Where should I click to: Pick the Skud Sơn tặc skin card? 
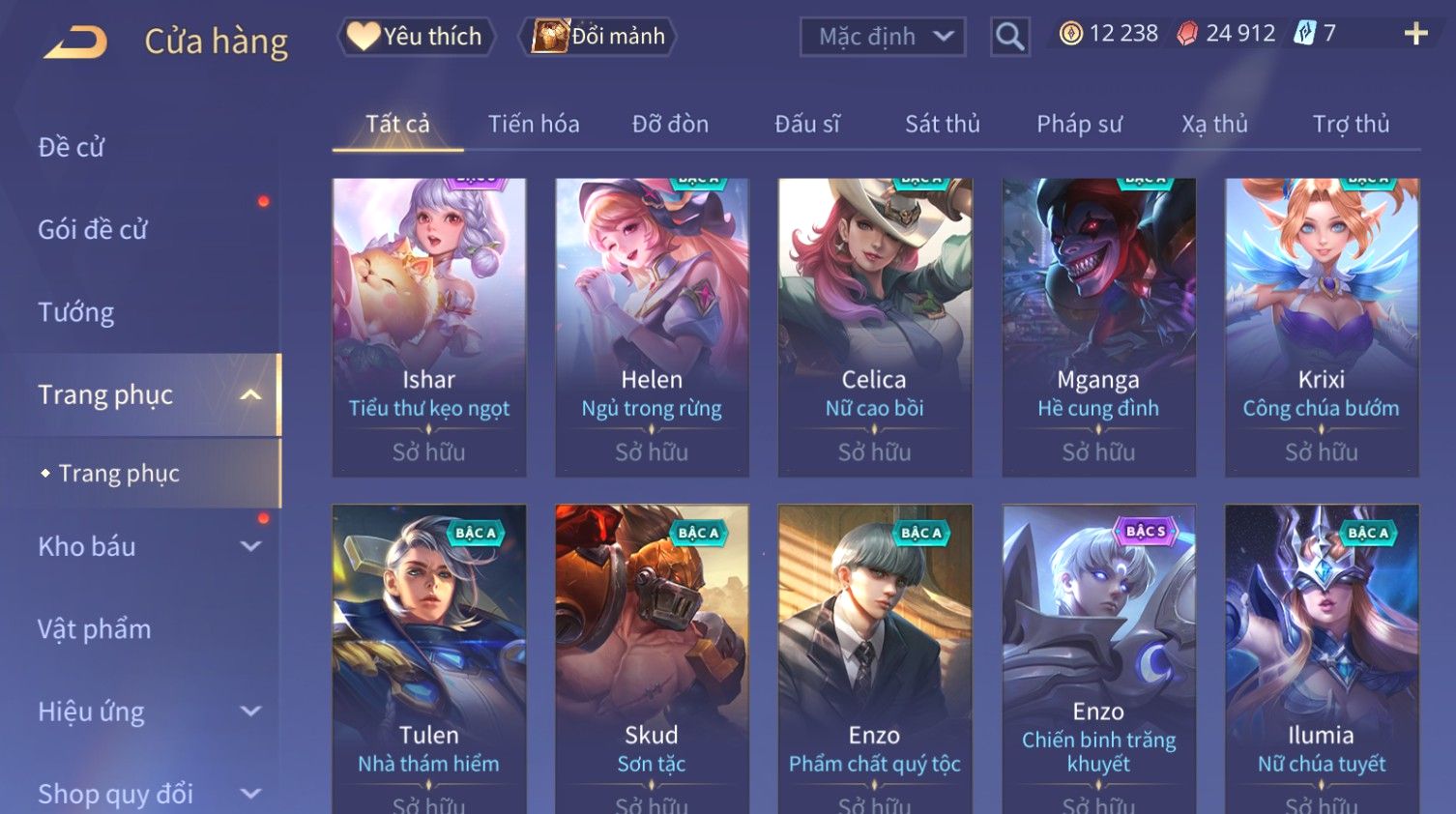[652, 657]
